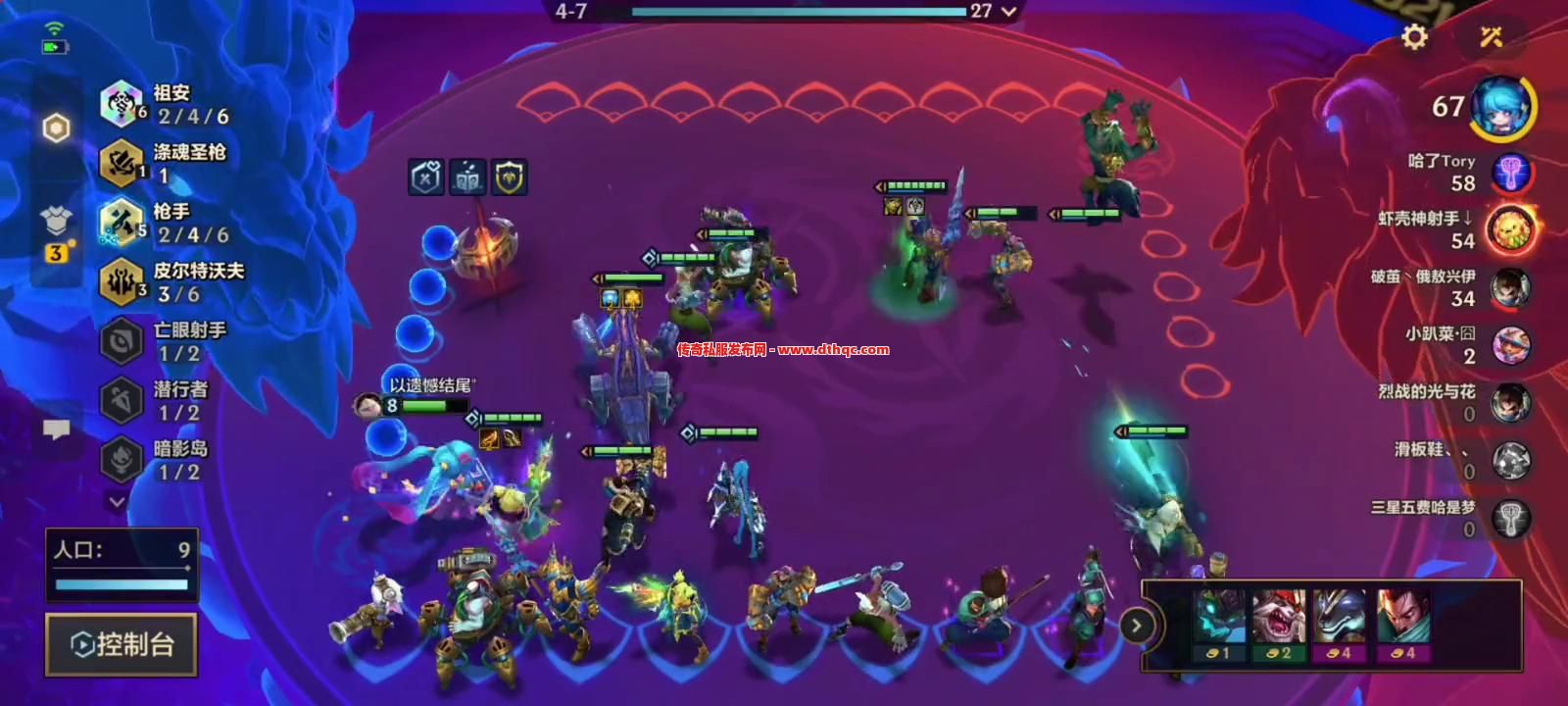Tap the crossed swords icon

[x=1491, y=37]
